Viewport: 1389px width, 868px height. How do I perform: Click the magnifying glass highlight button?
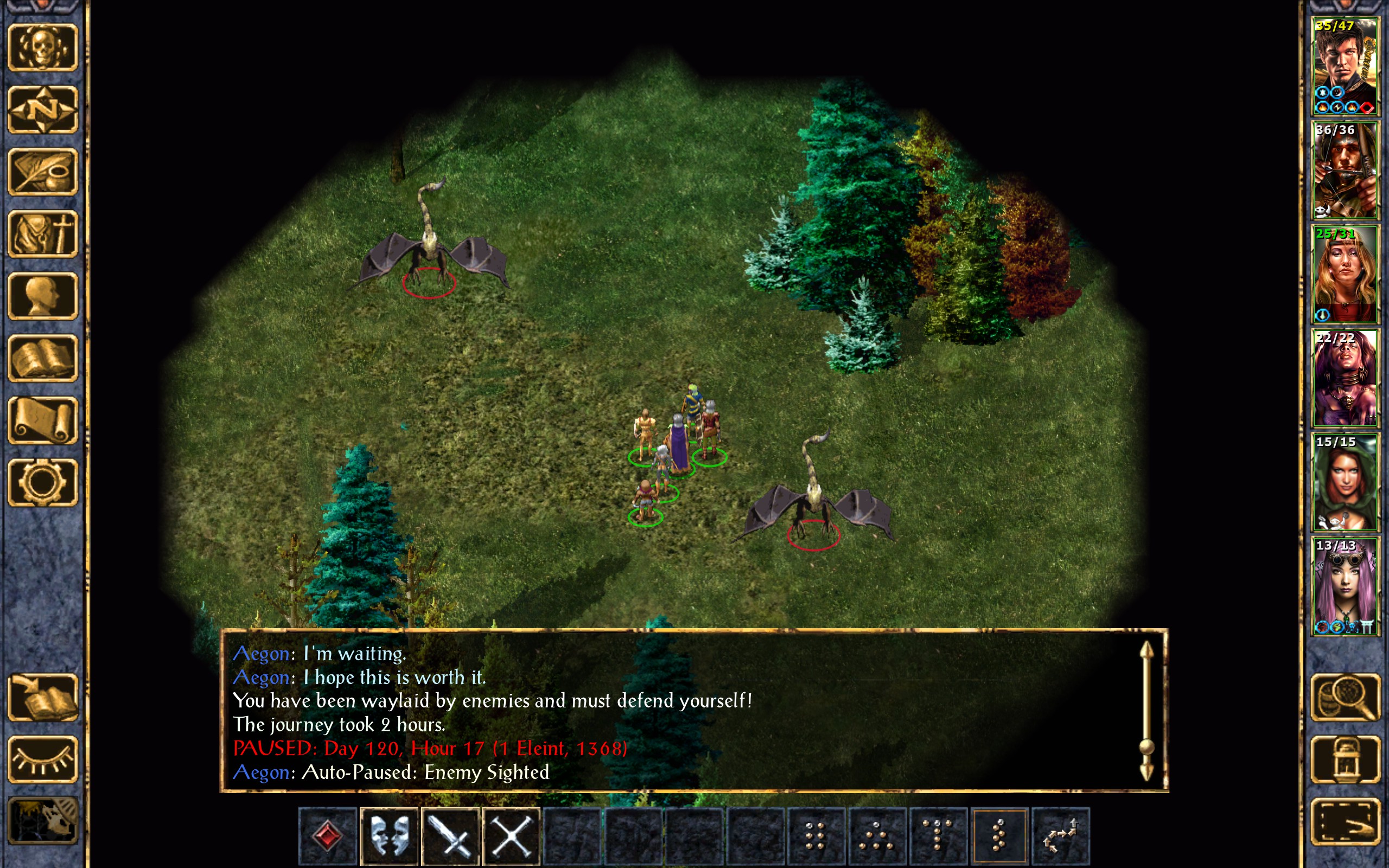point(1346,698)
